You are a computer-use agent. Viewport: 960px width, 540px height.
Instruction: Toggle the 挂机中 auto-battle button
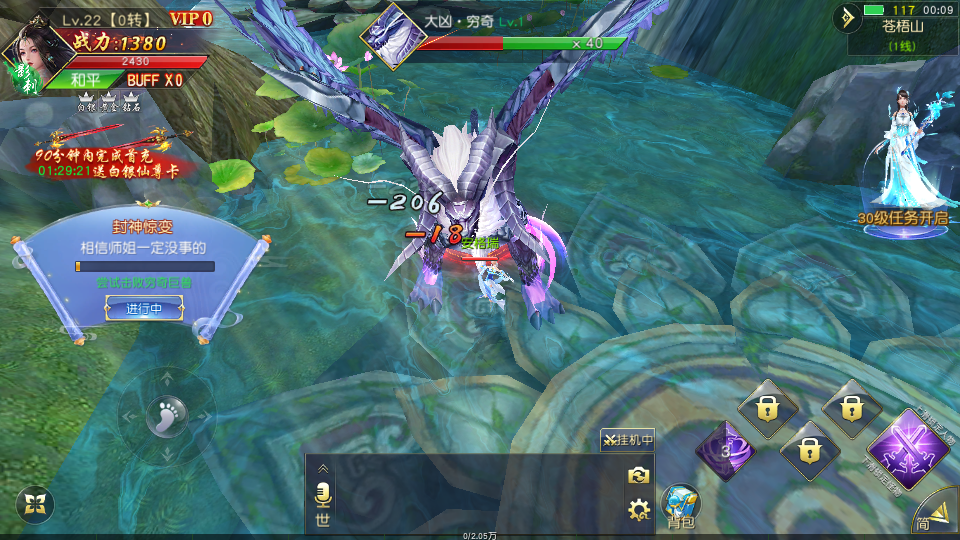pyautogui.click(x=627, y=440)
